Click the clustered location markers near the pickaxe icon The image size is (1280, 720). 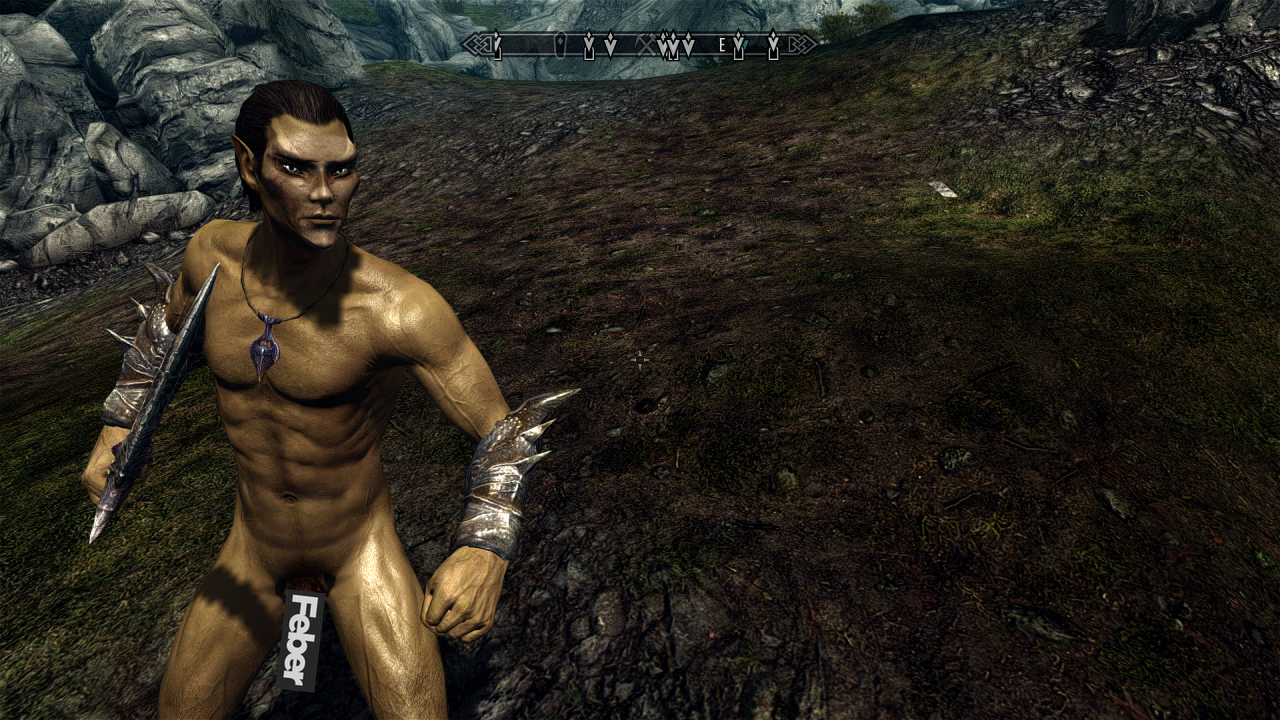(670, 46)
